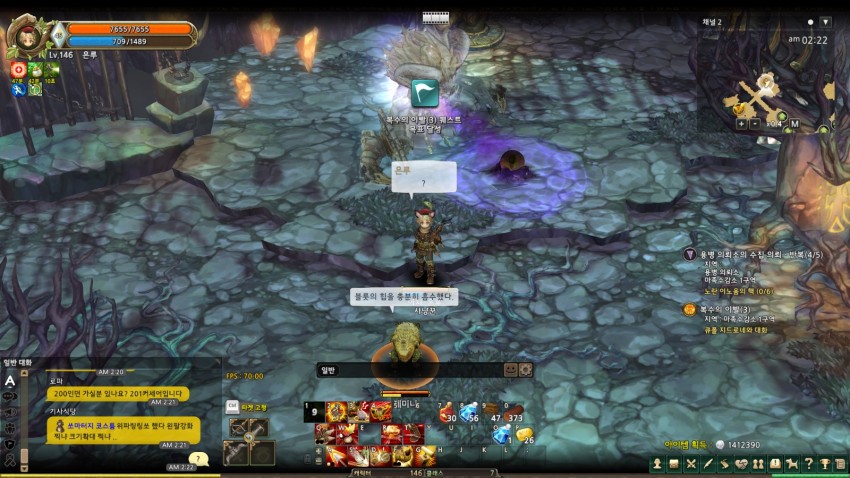850x478 pixels.
Task: Use the red log item with 373 count
Action: point(513,412)
